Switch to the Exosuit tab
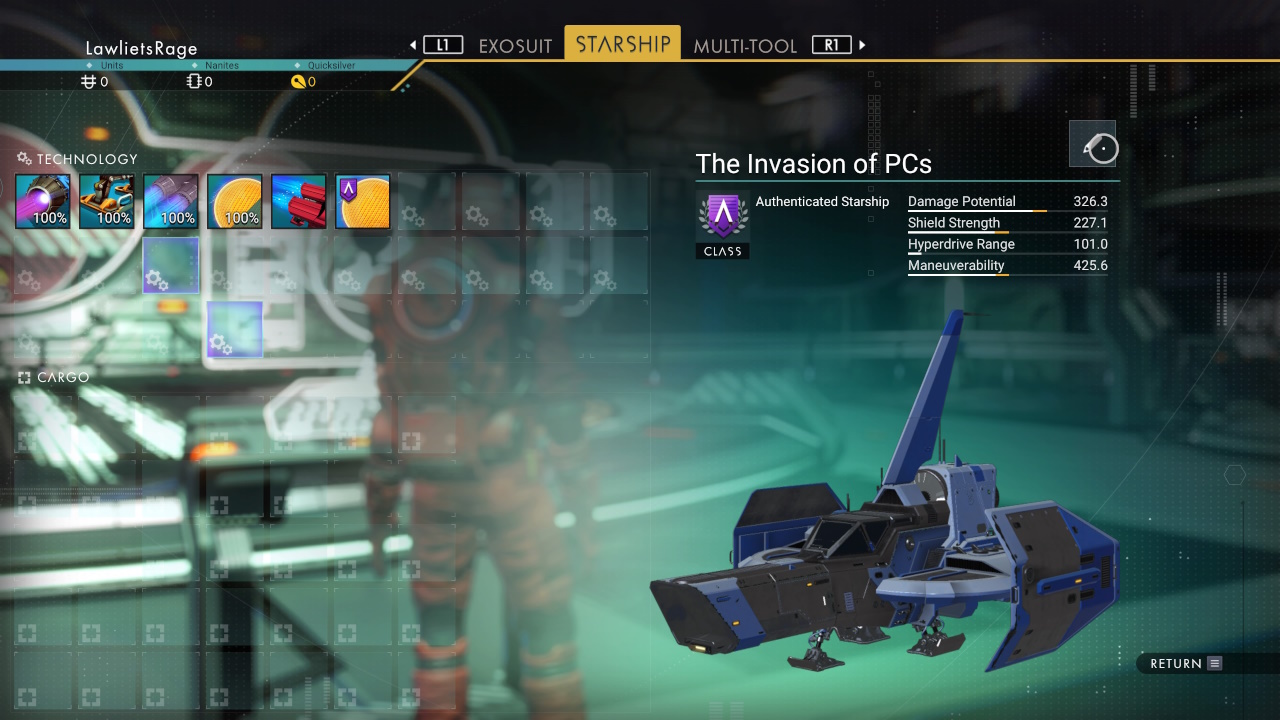The width and height of the screenshot is (1280, 720). tap(515, 46)
